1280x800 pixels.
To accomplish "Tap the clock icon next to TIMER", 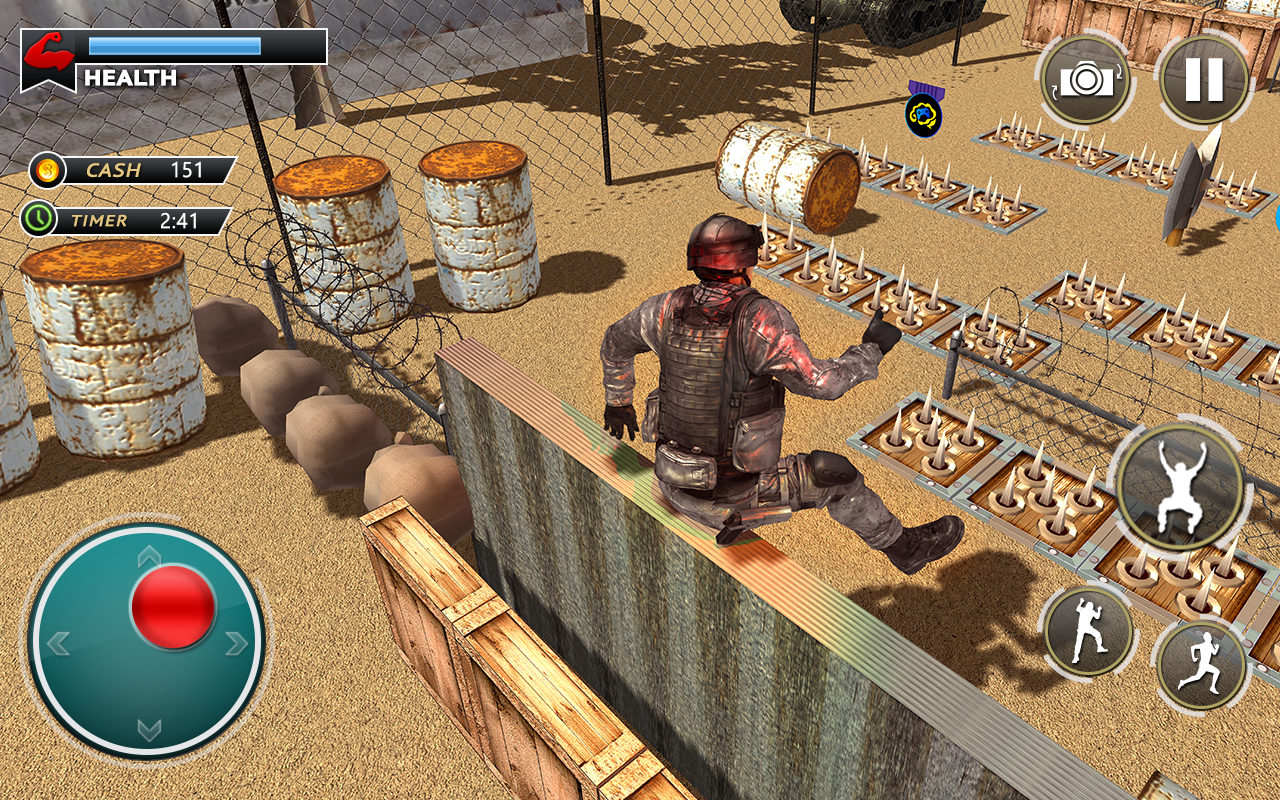I will [x=38, y=217].
